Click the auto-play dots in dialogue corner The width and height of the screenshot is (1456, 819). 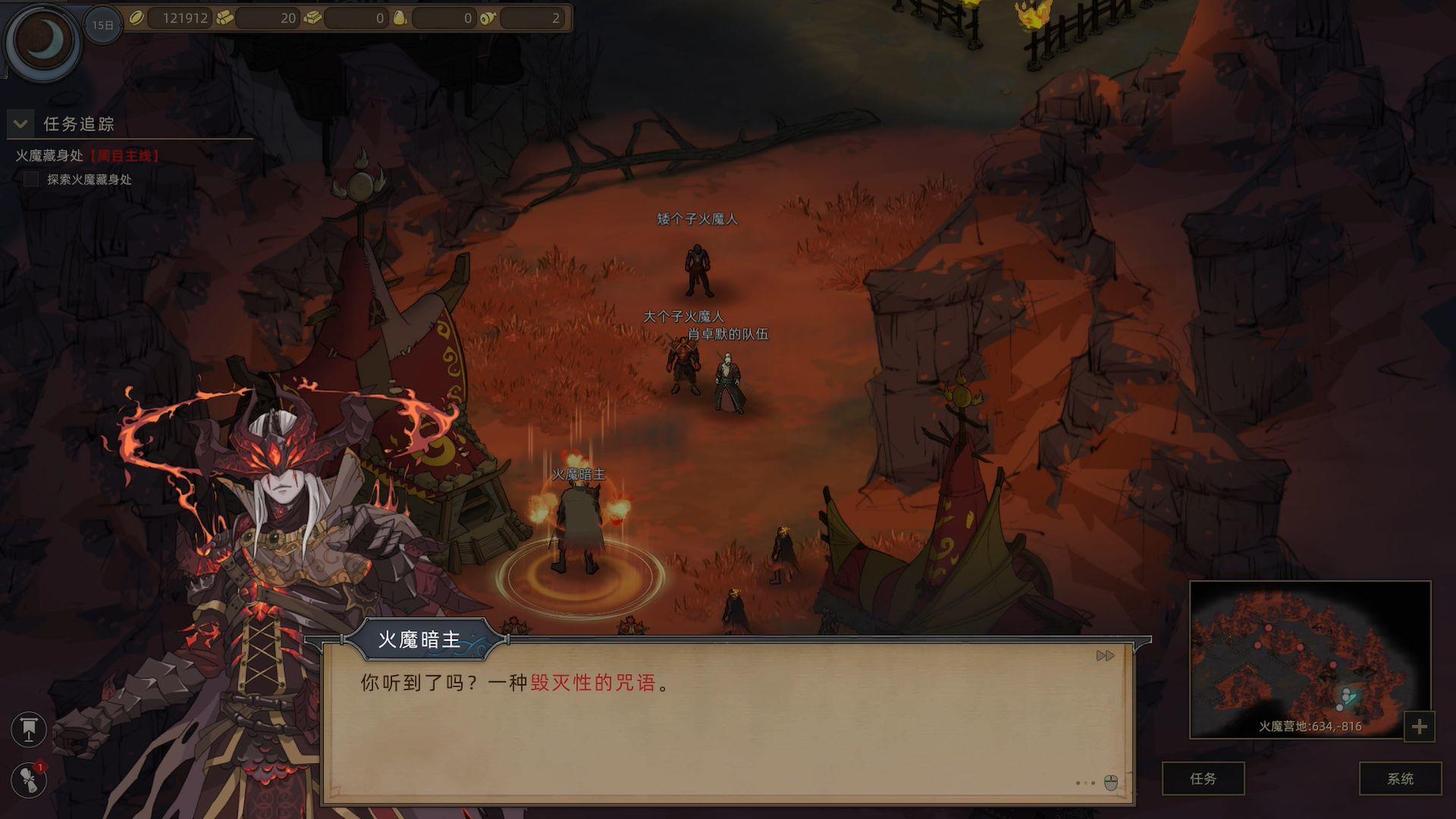[x=1085, y=784]
